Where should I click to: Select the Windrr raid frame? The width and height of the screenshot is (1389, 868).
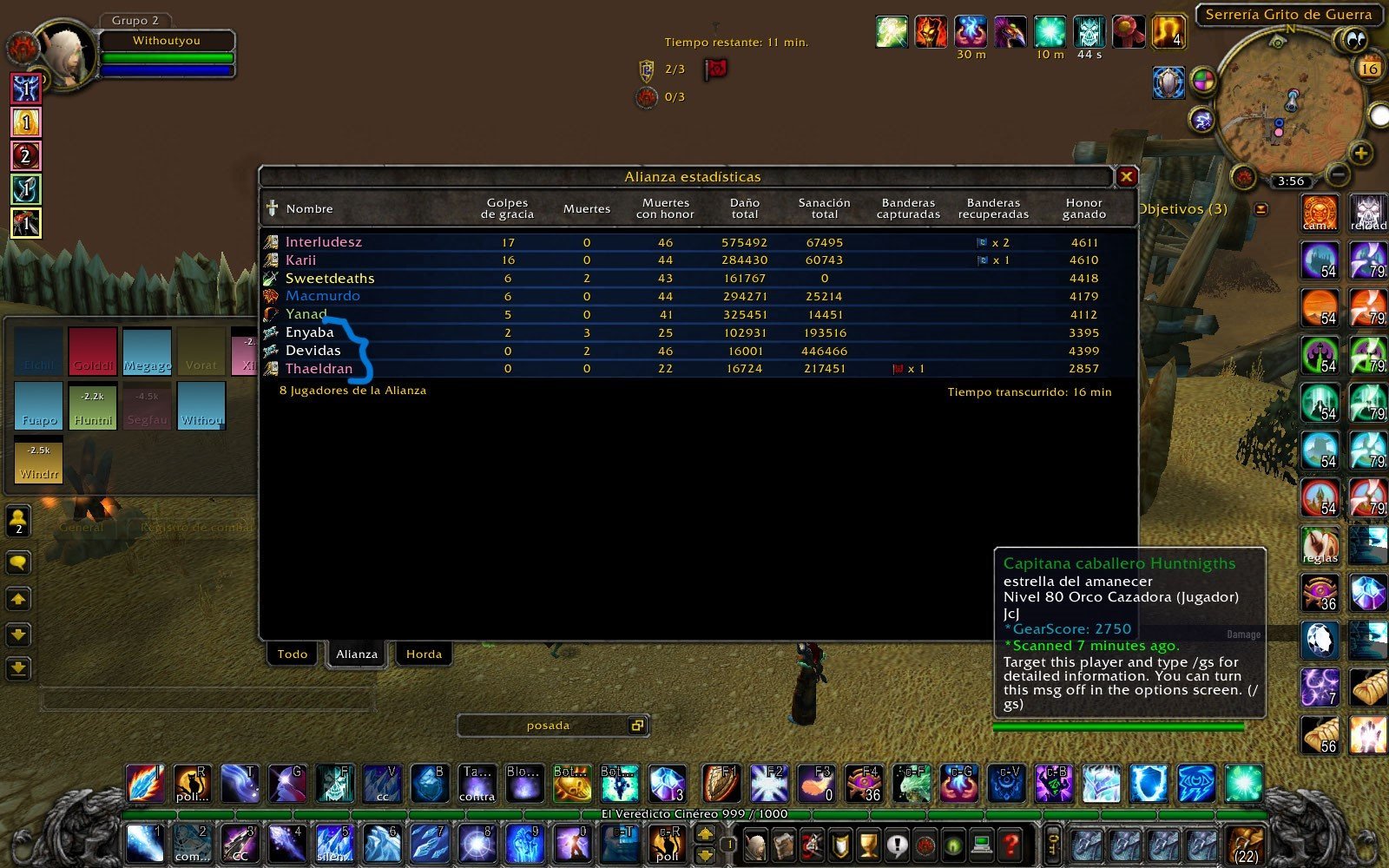coord(39,461)
